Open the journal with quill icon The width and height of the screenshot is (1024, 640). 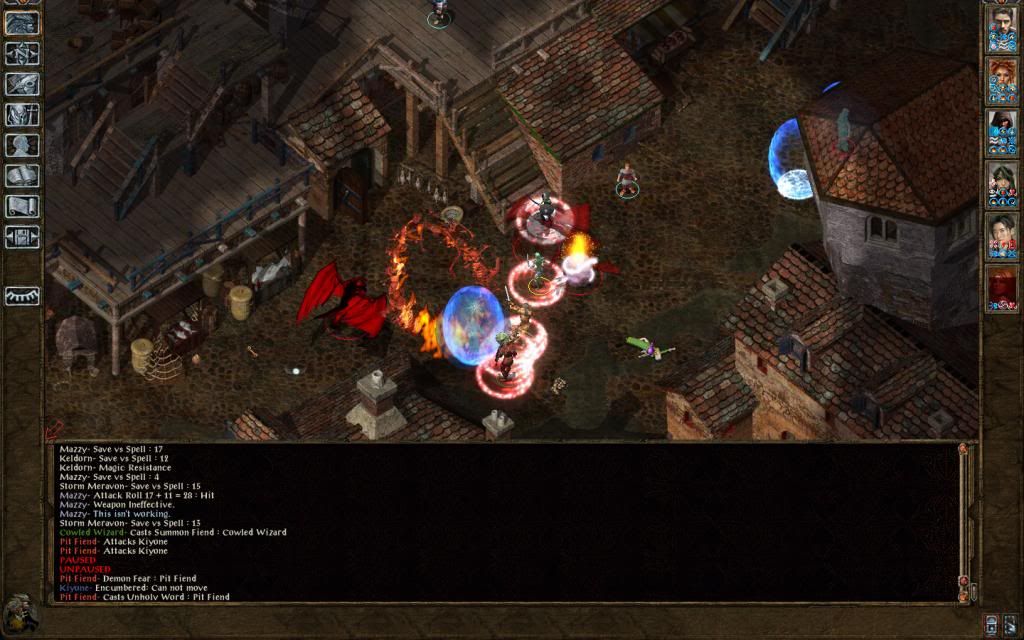(x=22, y=84)
